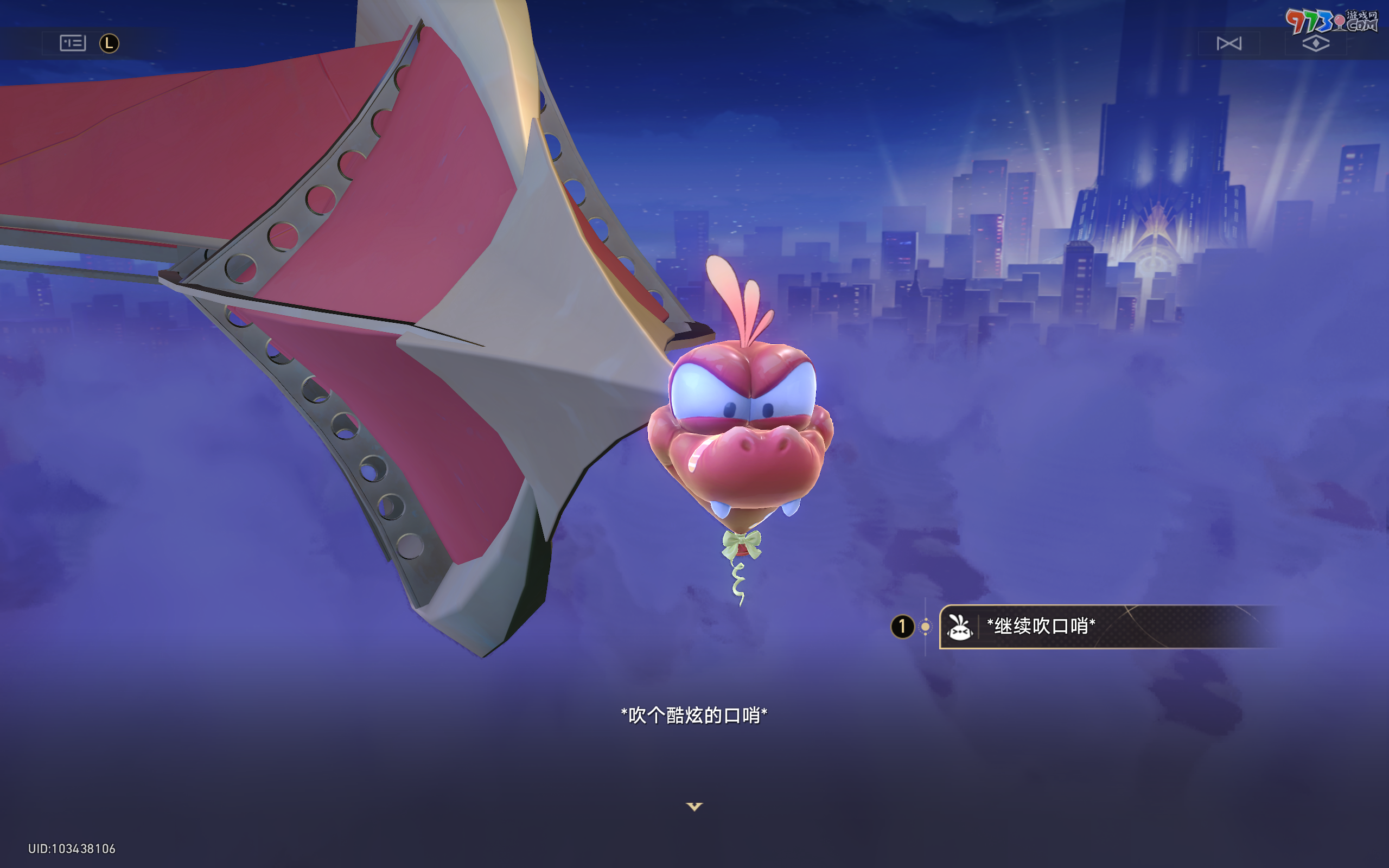Open the dialogue log from top-left menu

pyautogui.click(x=72, y=42)
